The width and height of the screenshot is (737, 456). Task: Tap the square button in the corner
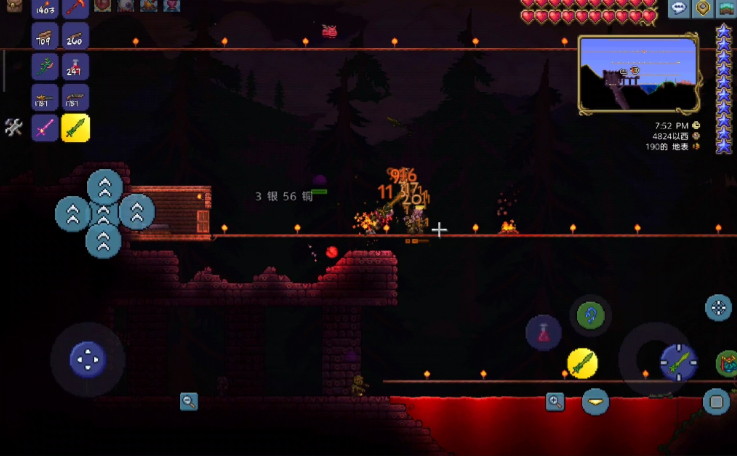716,402
